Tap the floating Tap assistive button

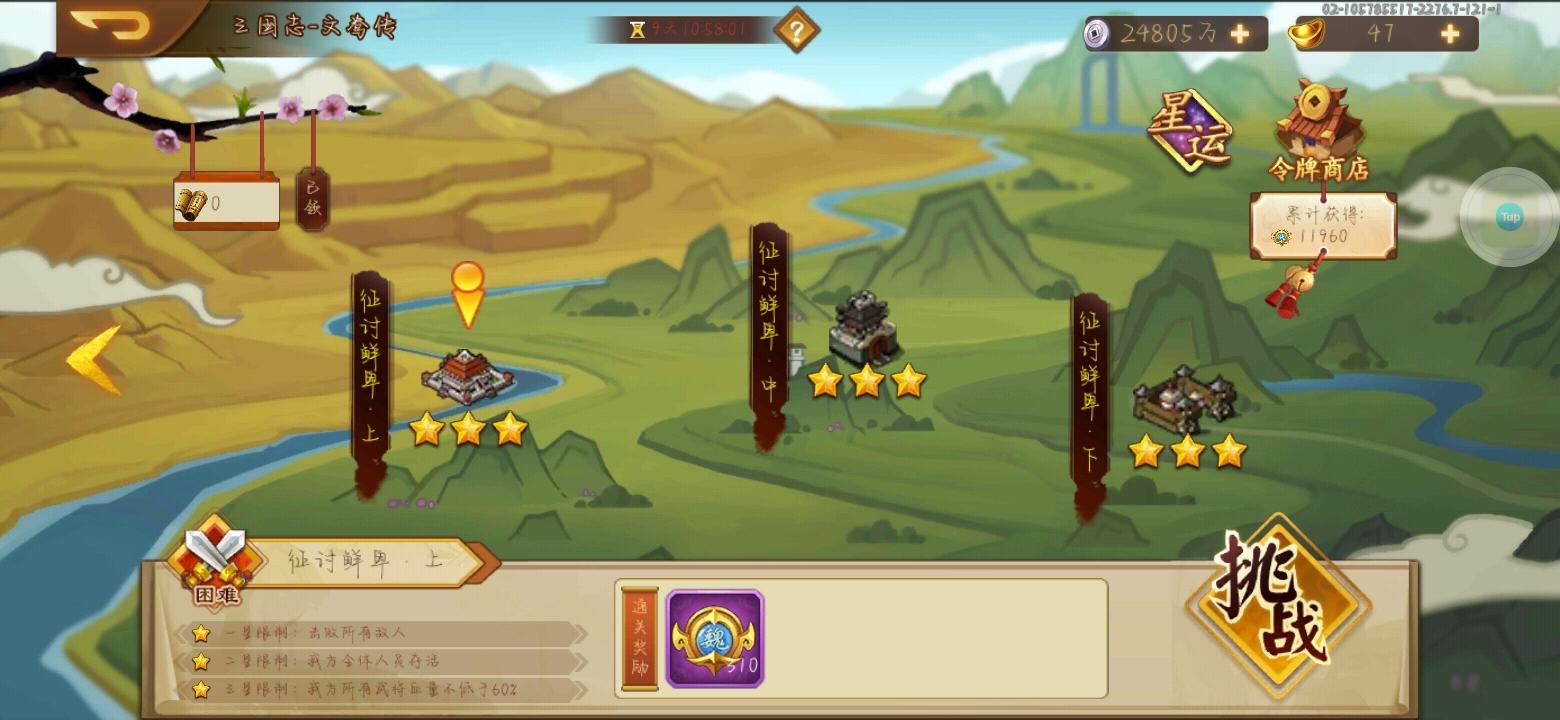pyautogui.click(x=1508, y=215)
